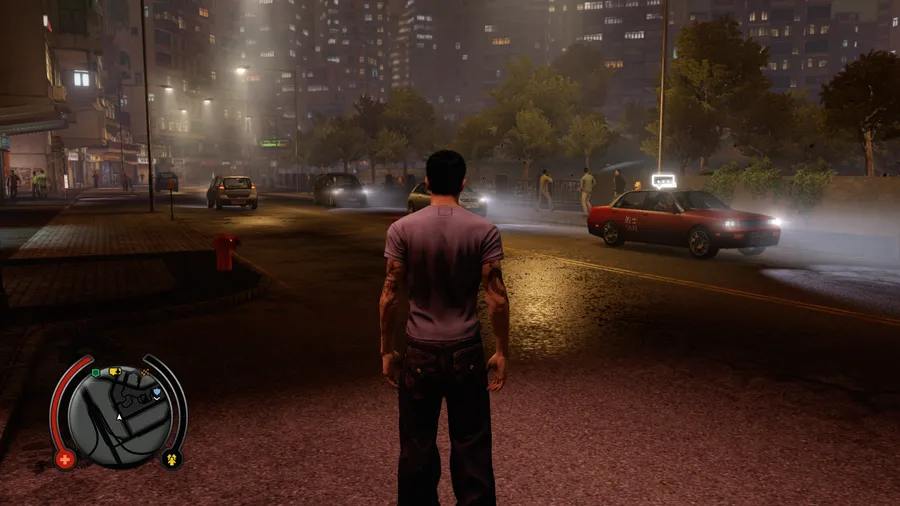Select the yellow speech-bubble marker on minimap

click(x=114, y=371)
